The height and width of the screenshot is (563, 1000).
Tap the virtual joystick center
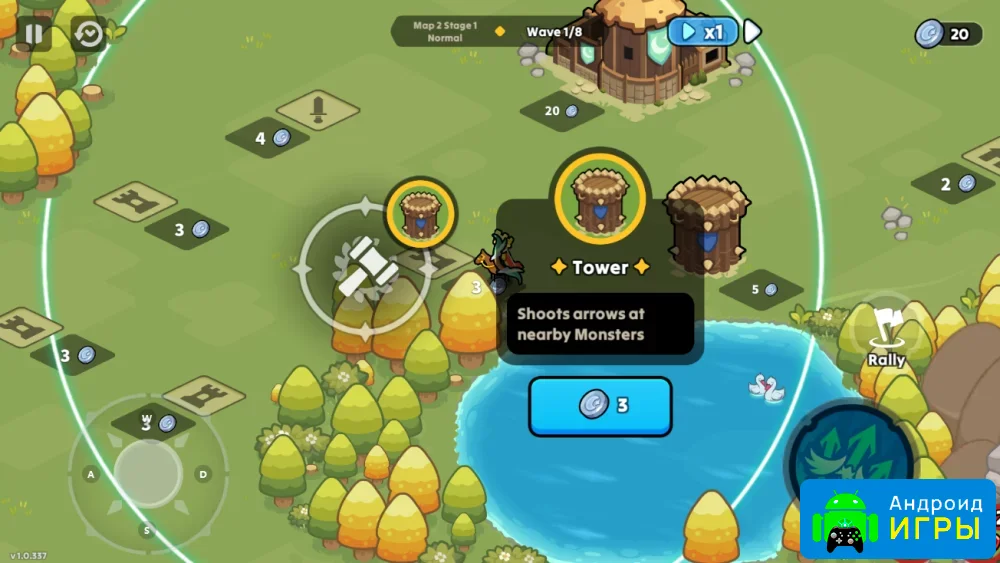[148, 472]
